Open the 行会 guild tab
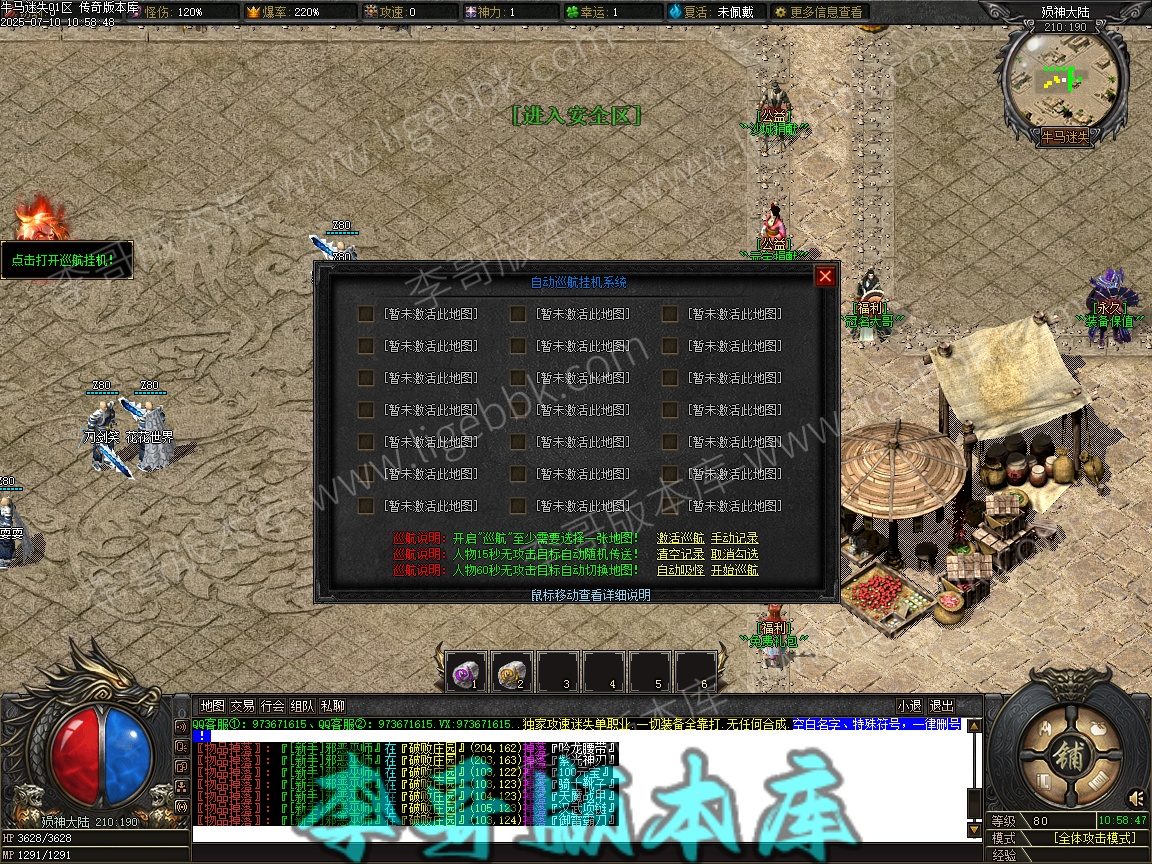This screenshot has height=864, width=1152. point(272,706)
